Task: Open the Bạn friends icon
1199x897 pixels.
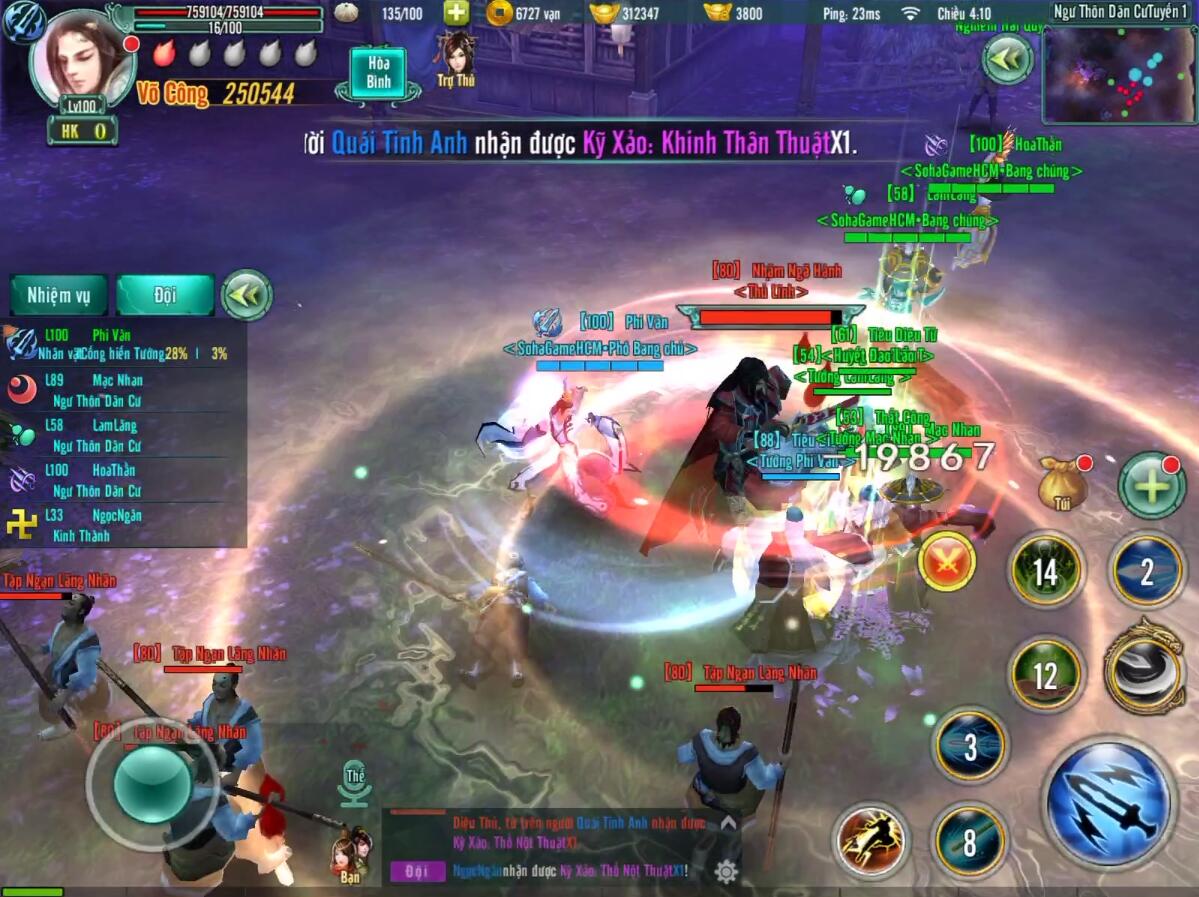Action: coord(349,853)
